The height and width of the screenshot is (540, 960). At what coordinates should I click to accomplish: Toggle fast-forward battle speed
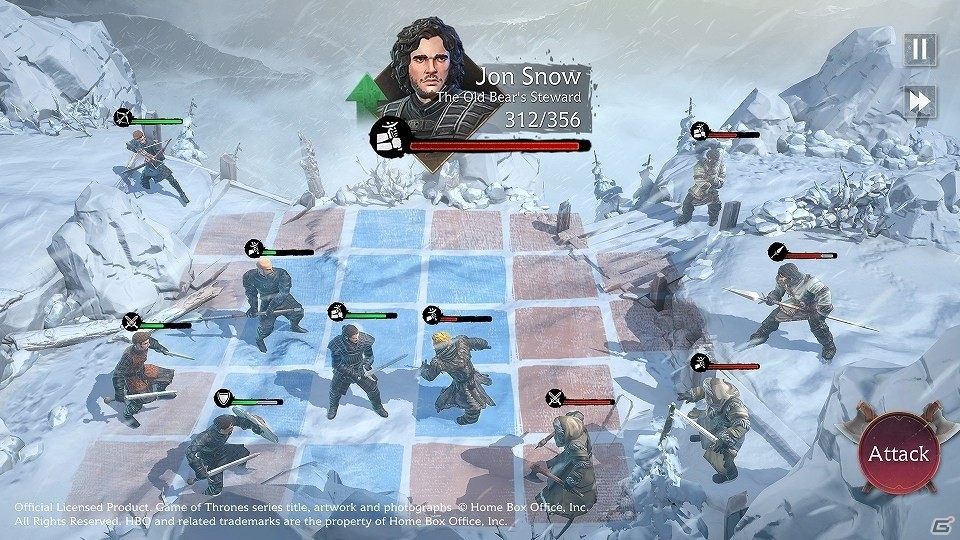pyautogui.click(x=919, y=100)
